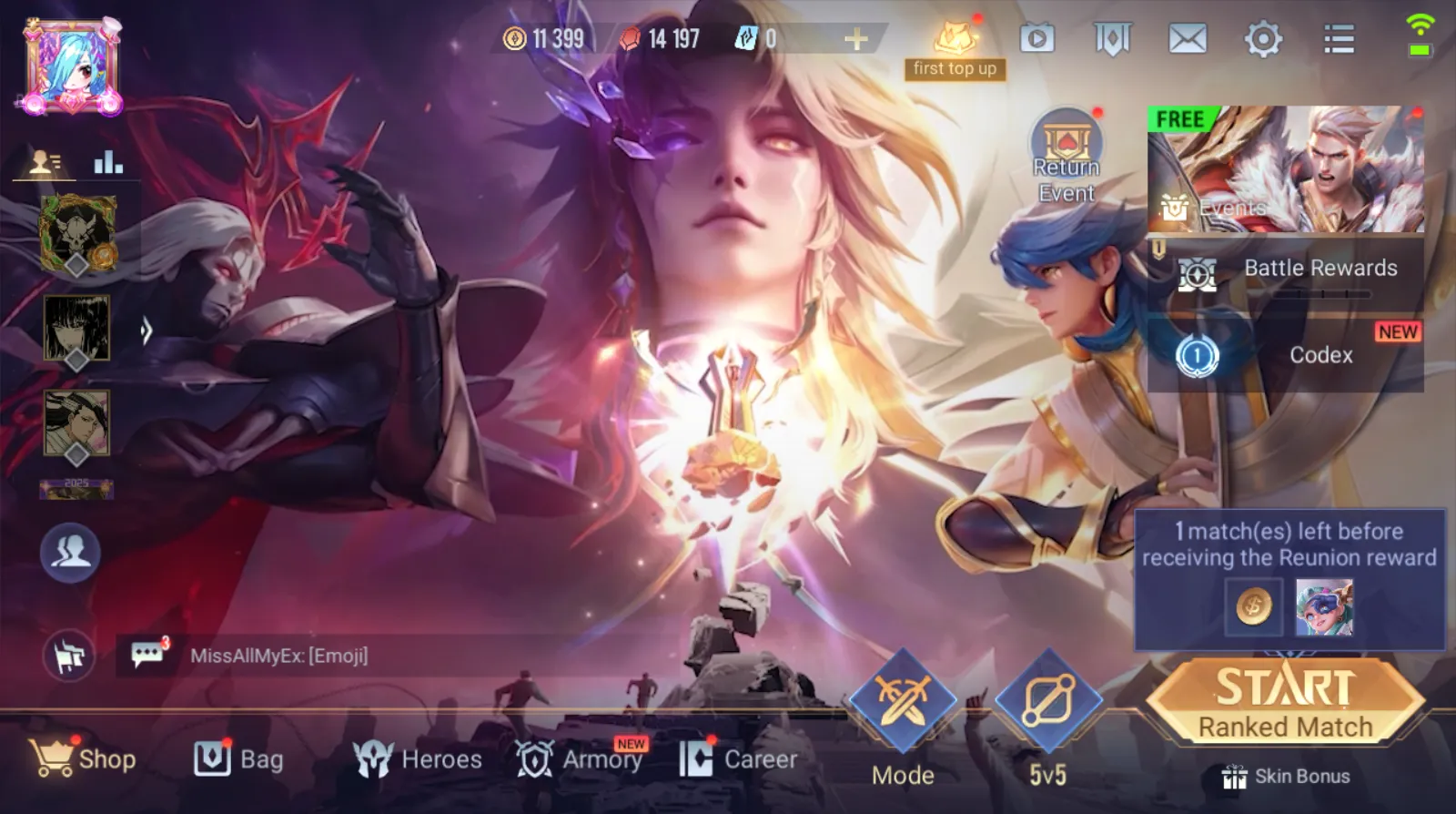The width and height of the screenshot is (1456, 814).
Task: Switch to the leaderboard bars tab
Action: [x=108, y=162]
